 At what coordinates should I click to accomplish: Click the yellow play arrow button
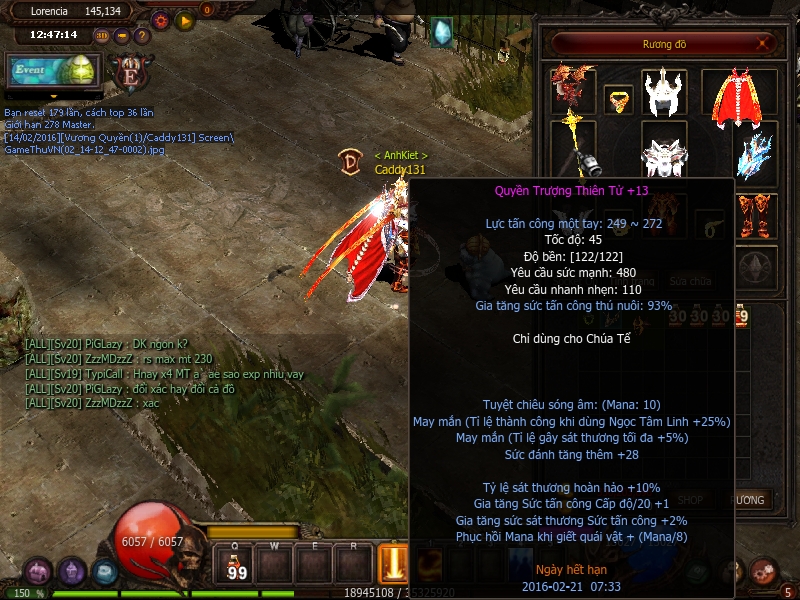tap(185, 19)
